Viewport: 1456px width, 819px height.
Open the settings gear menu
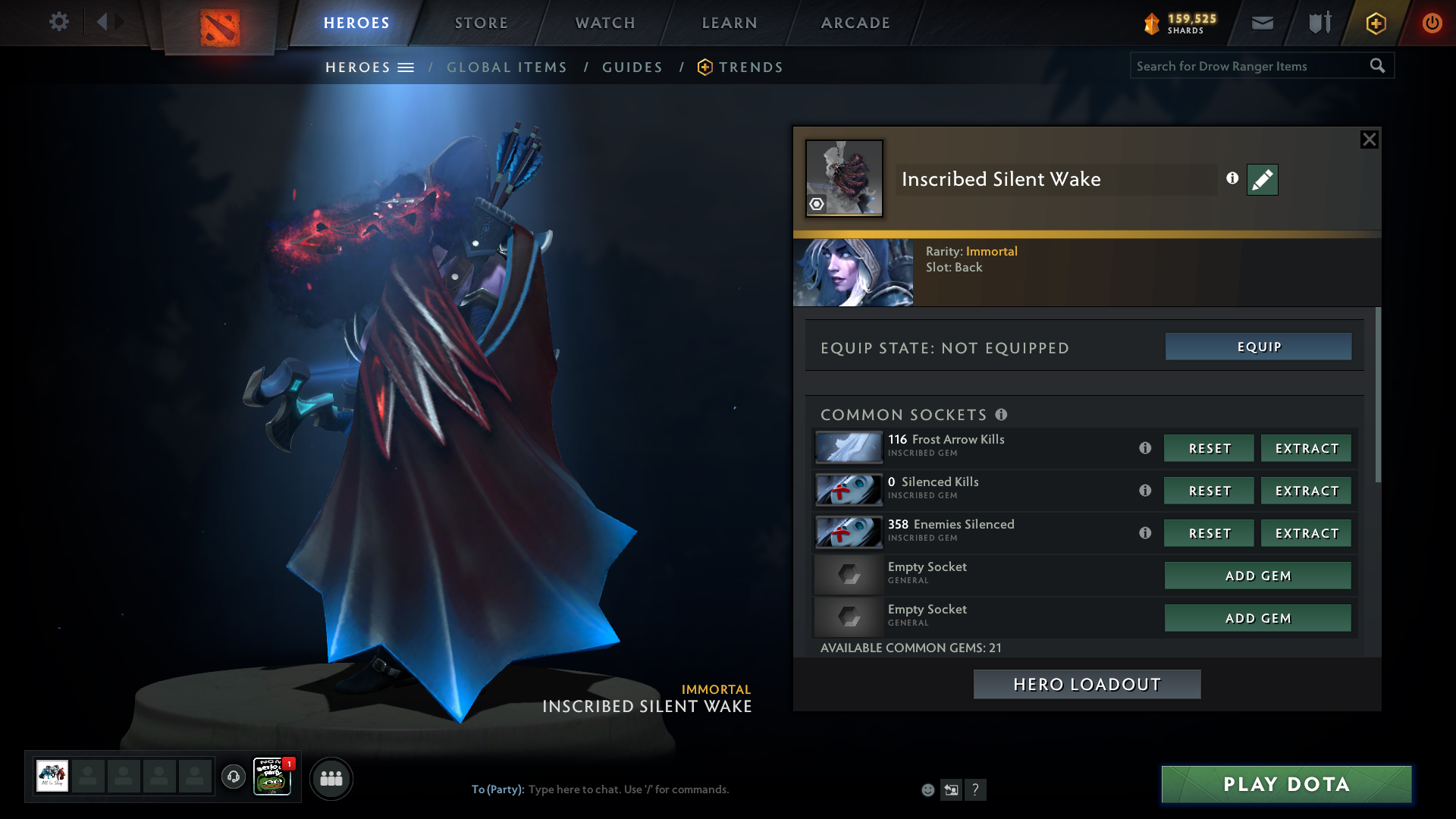coord(58,22)
